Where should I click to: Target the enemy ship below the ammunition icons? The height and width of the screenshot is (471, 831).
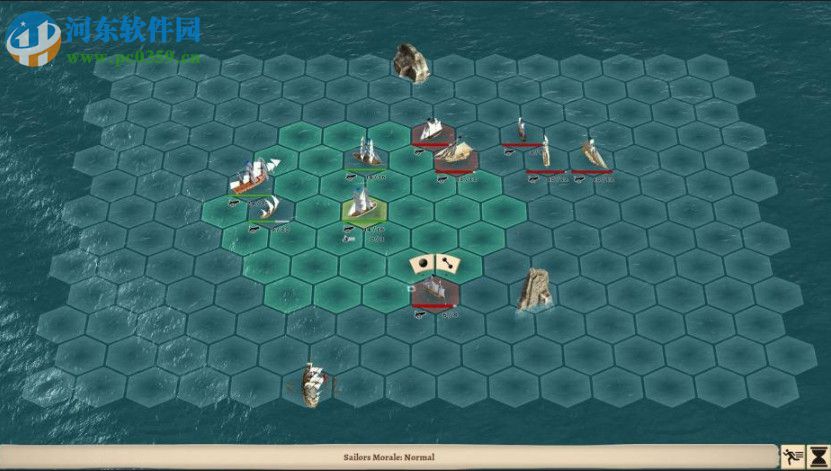(x=434, y=292)
